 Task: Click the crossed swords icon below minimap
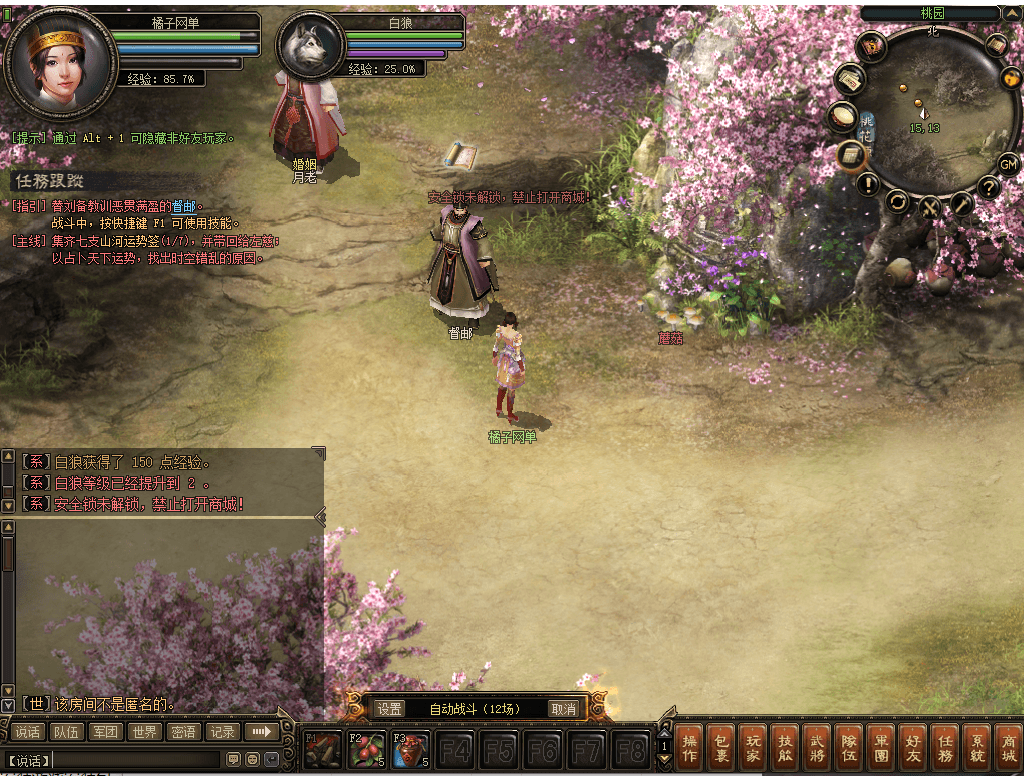pos(930,208)
